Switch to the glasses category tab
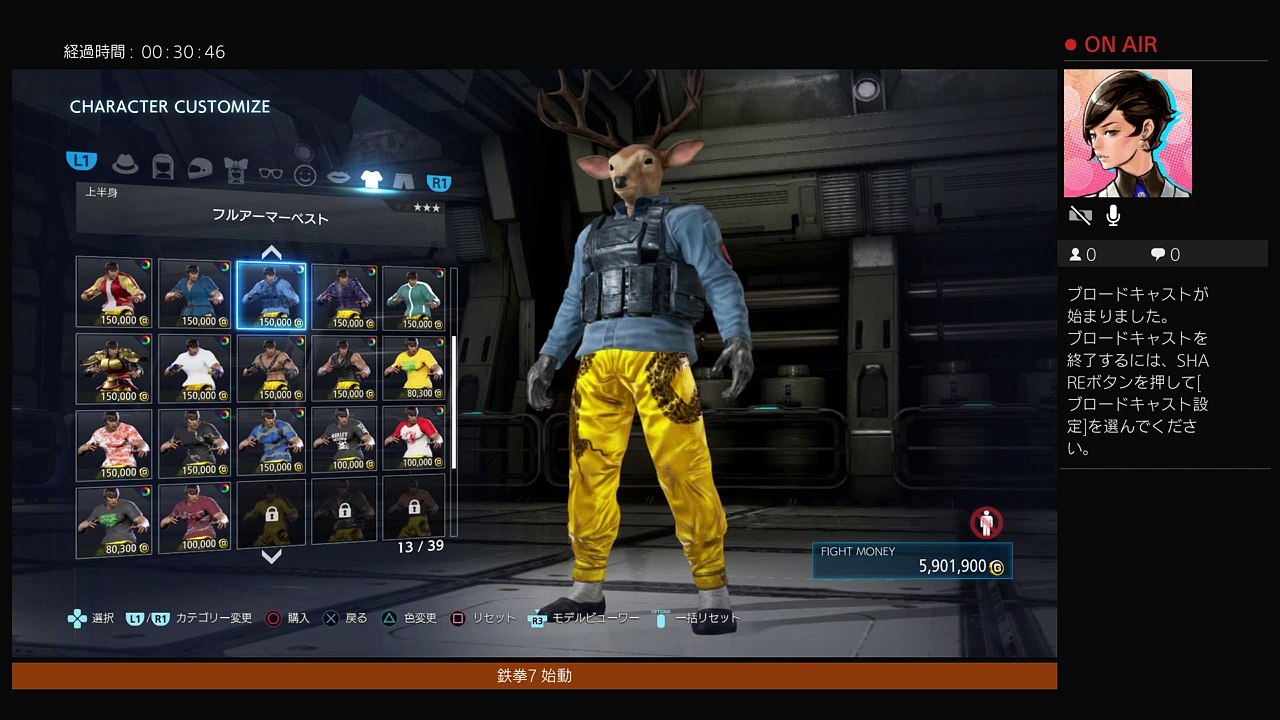 pos(271,172)
